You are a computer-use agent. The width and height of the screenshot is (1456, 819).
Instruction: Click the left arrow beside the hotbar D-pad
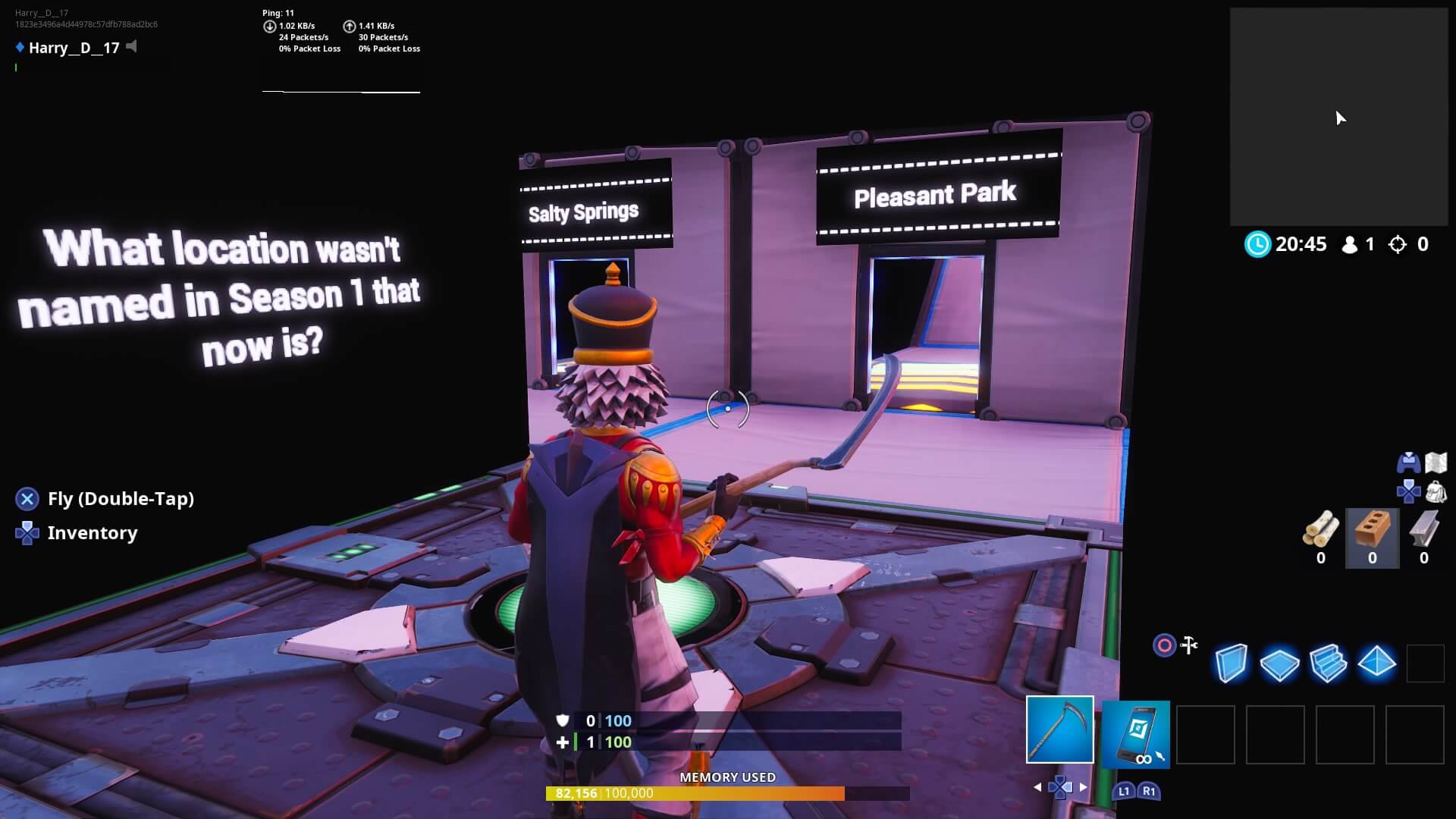pyautogui.click(x=1037, y=787)
